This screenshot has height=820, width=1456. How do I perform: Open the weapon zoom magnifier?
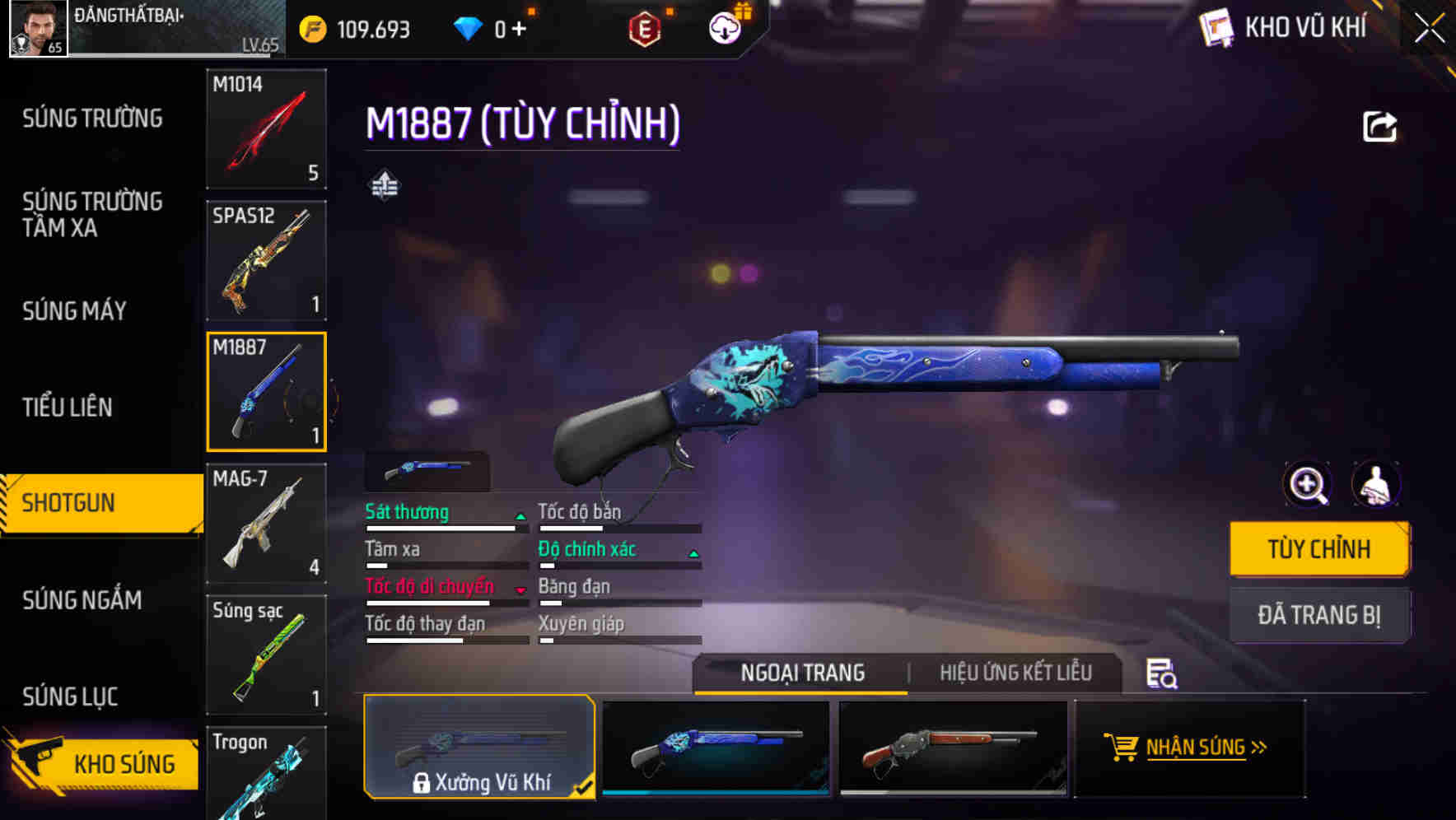pyautogui.click(x=1308, y=486)
